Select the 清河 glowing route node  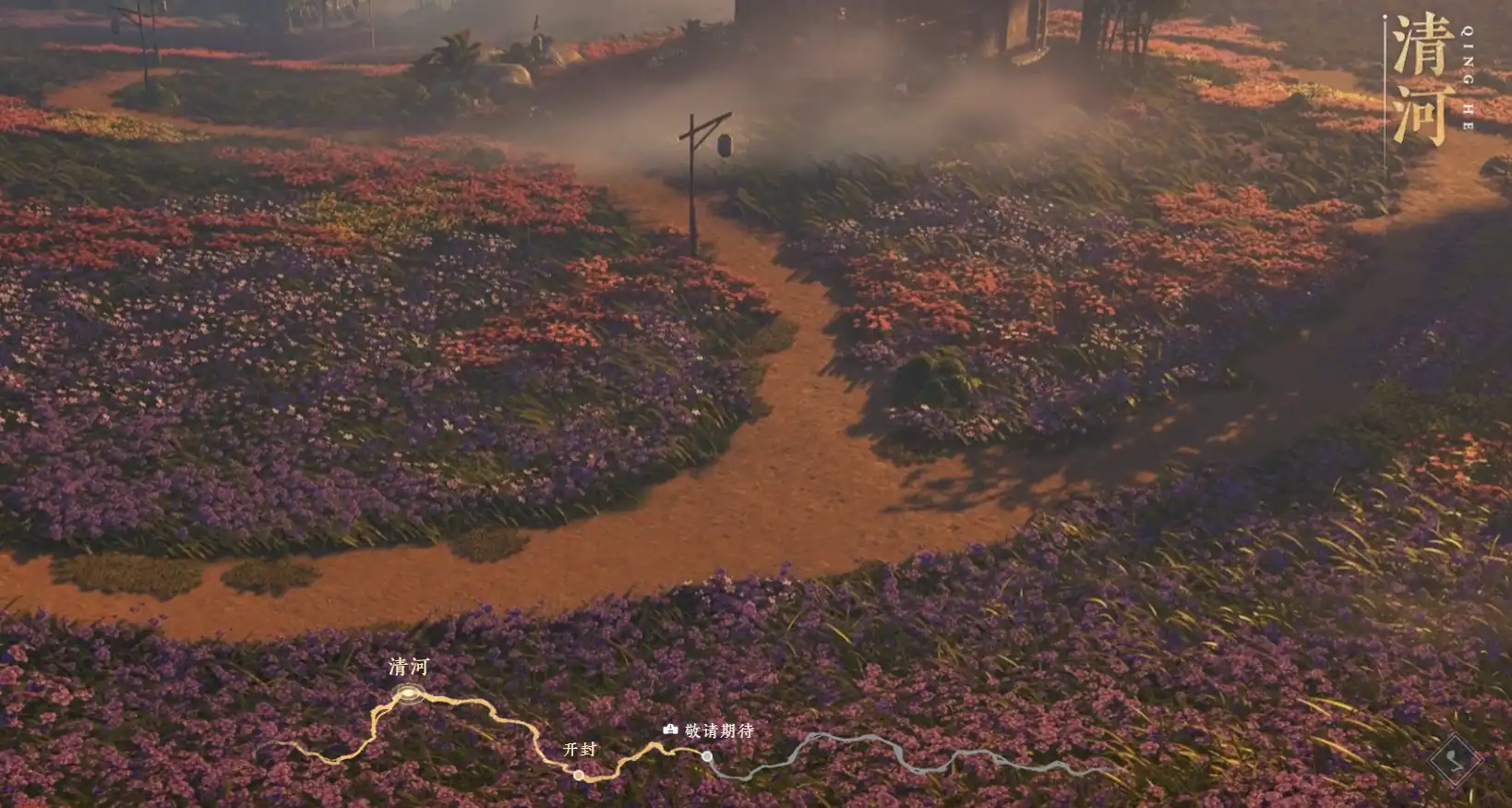click(407, 693)
